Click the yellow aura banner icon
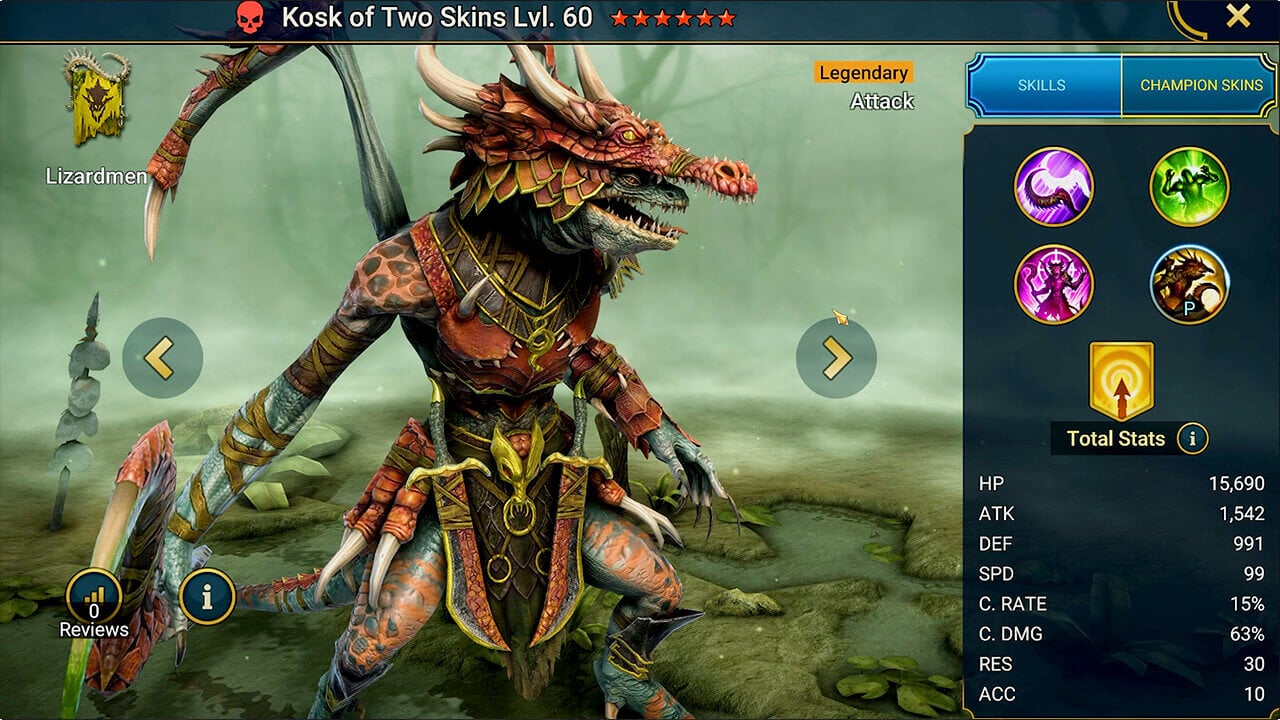 pos(1121,381)
